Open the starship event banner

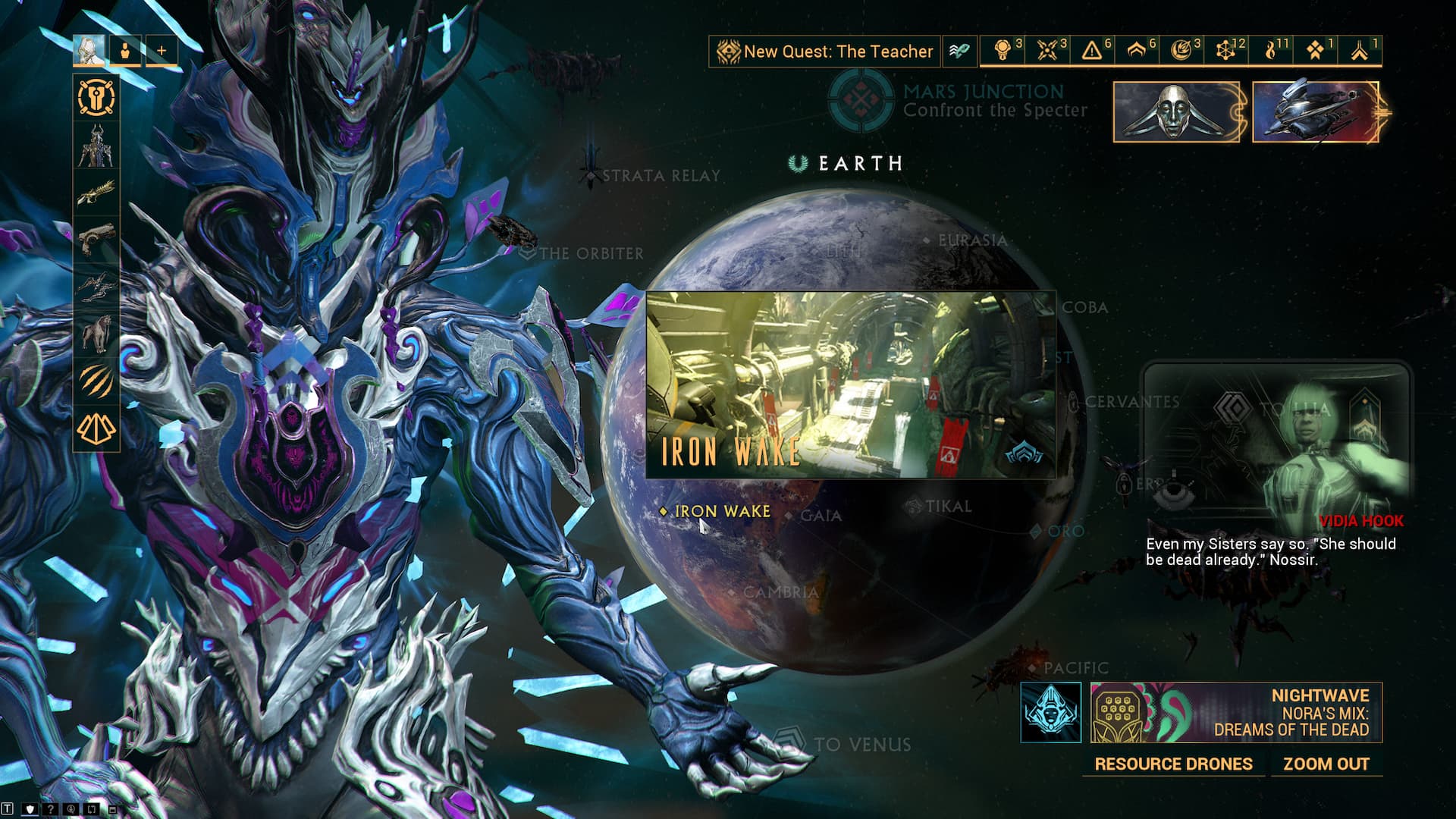click(1316, 112)
